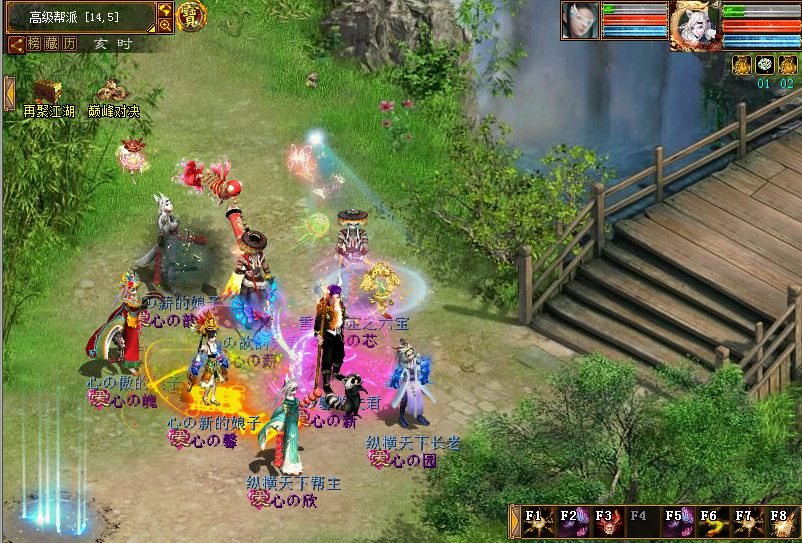Viewport: 802px width, 543px height.
Task: Toggle the skill bar's orange arrow tab
Action: (x=516, y=522)
